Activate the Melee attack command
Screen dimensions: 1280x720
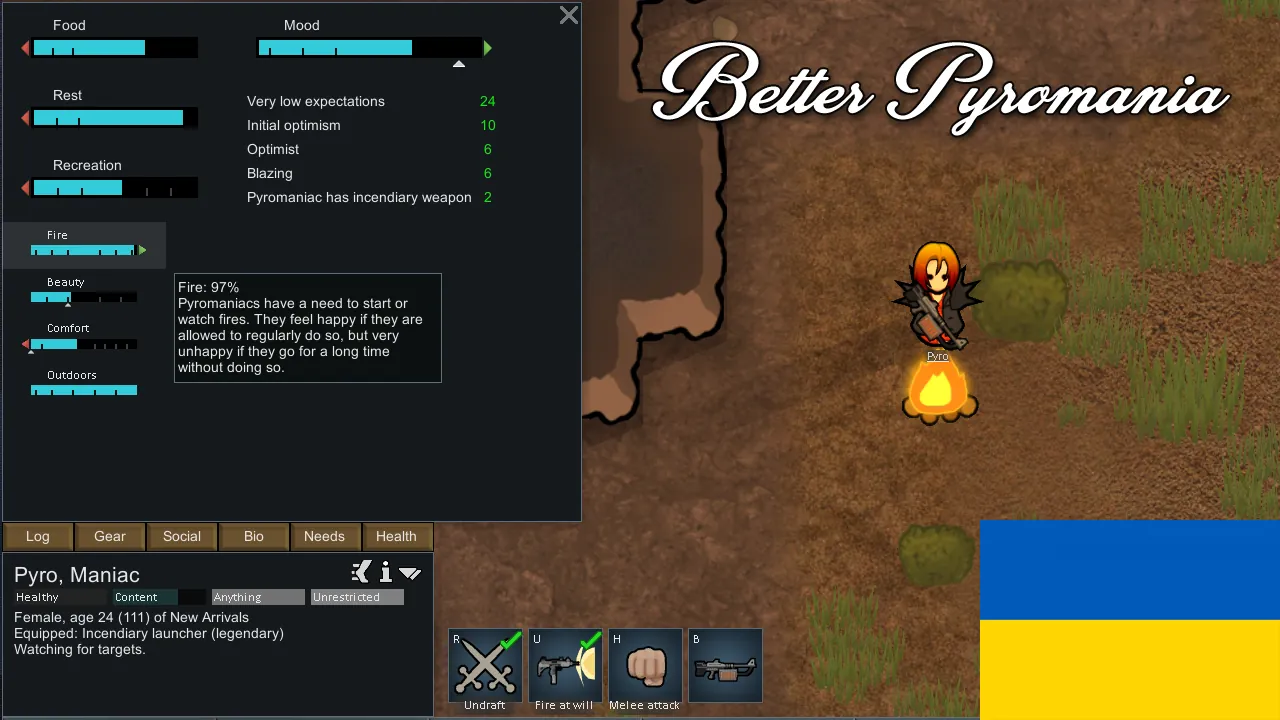click(645, 666)
